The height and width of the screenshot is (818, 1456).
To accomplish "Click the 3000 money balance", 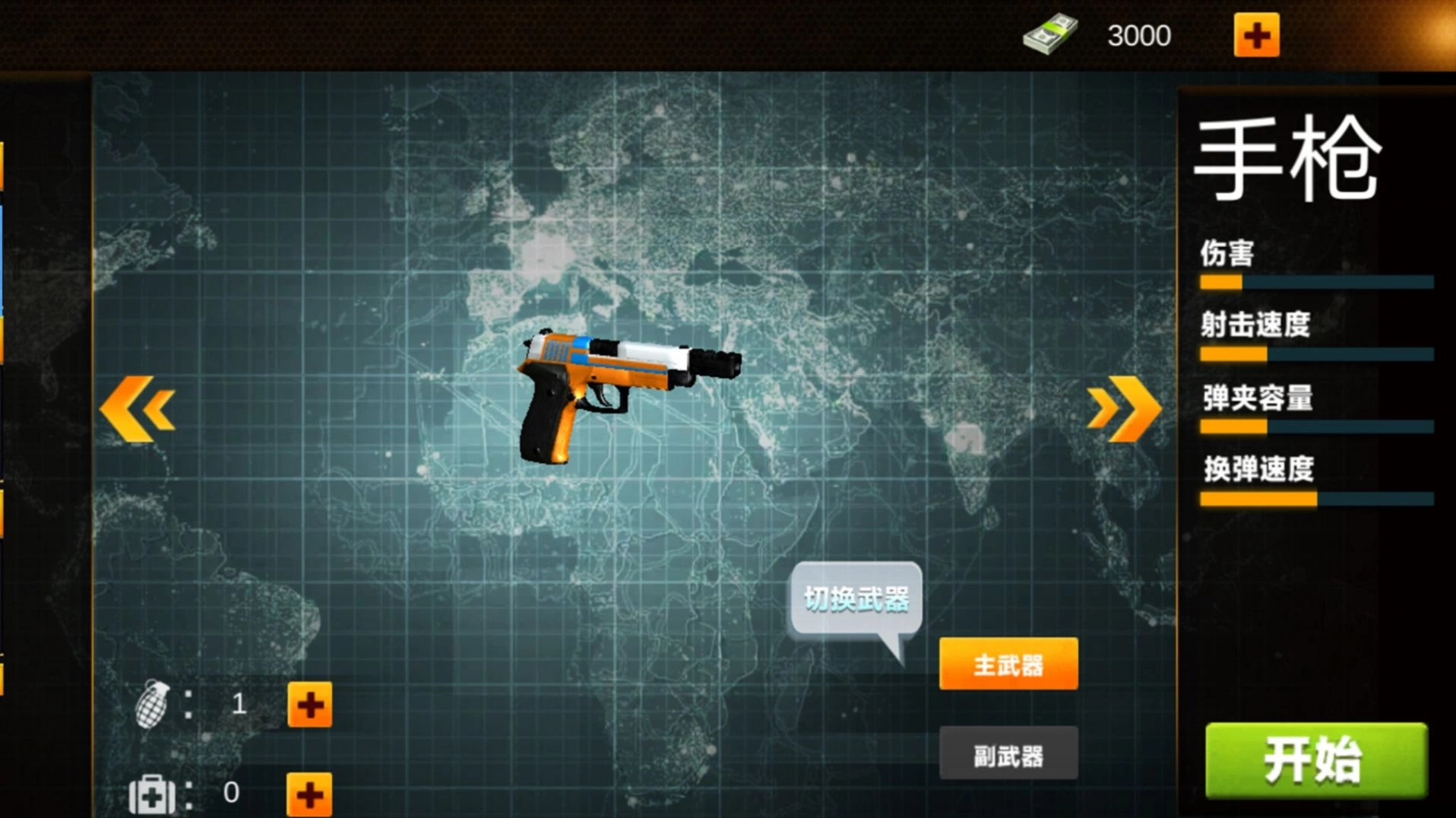I will [1138, 35].
